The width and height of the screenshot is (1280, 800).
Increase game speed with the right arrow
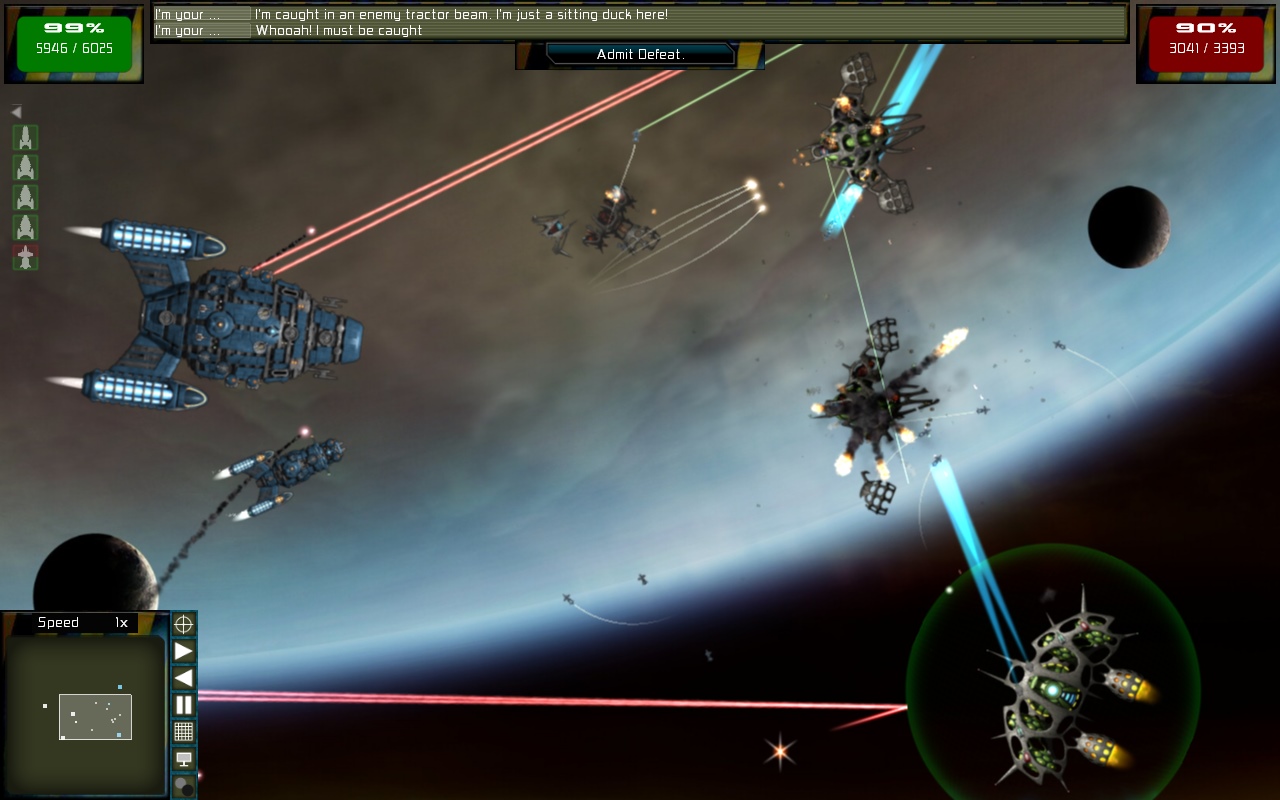184,652
